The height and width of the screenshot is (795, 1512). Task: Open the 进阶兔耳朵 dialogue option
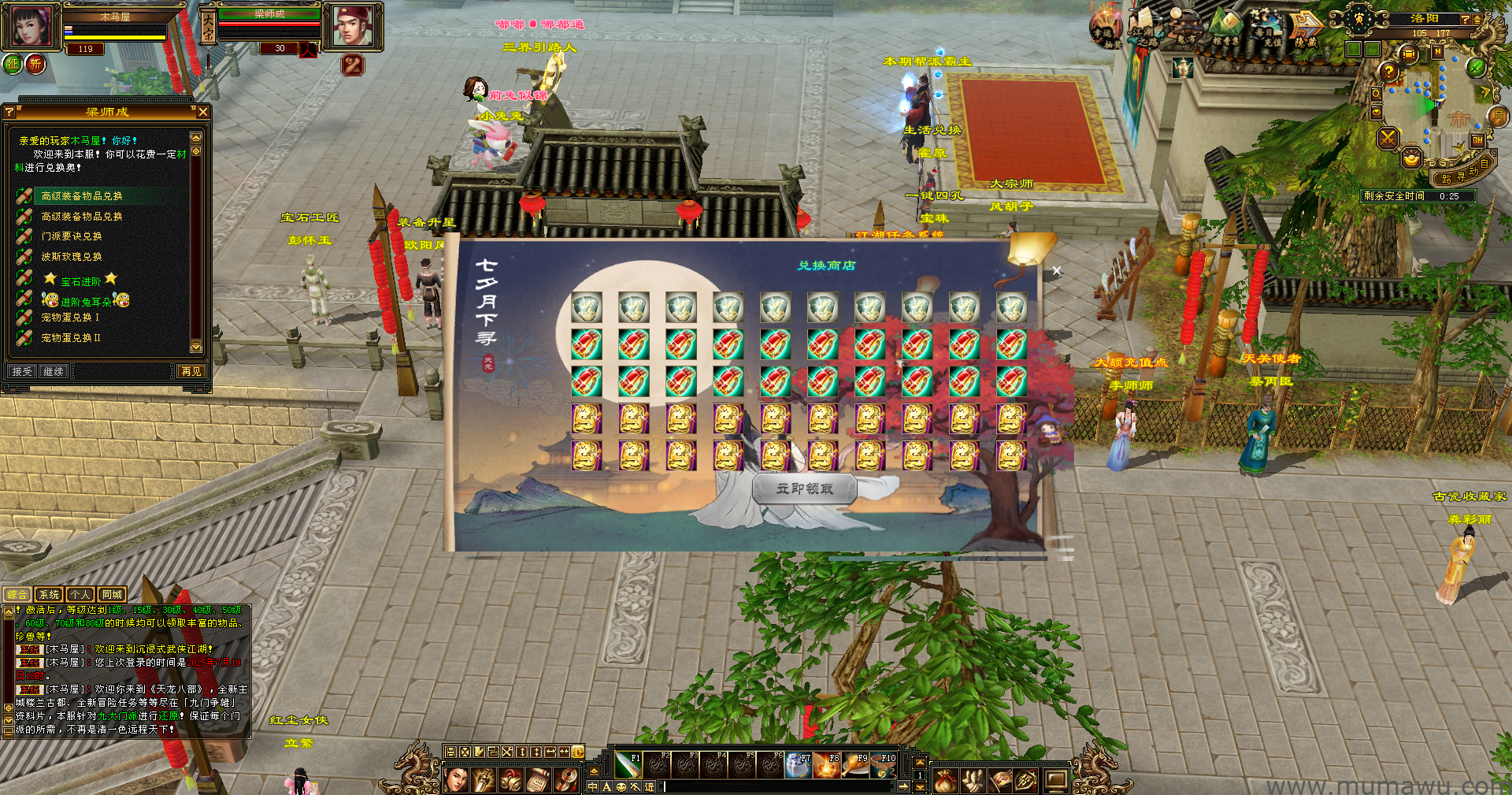(x=86, y=301)
